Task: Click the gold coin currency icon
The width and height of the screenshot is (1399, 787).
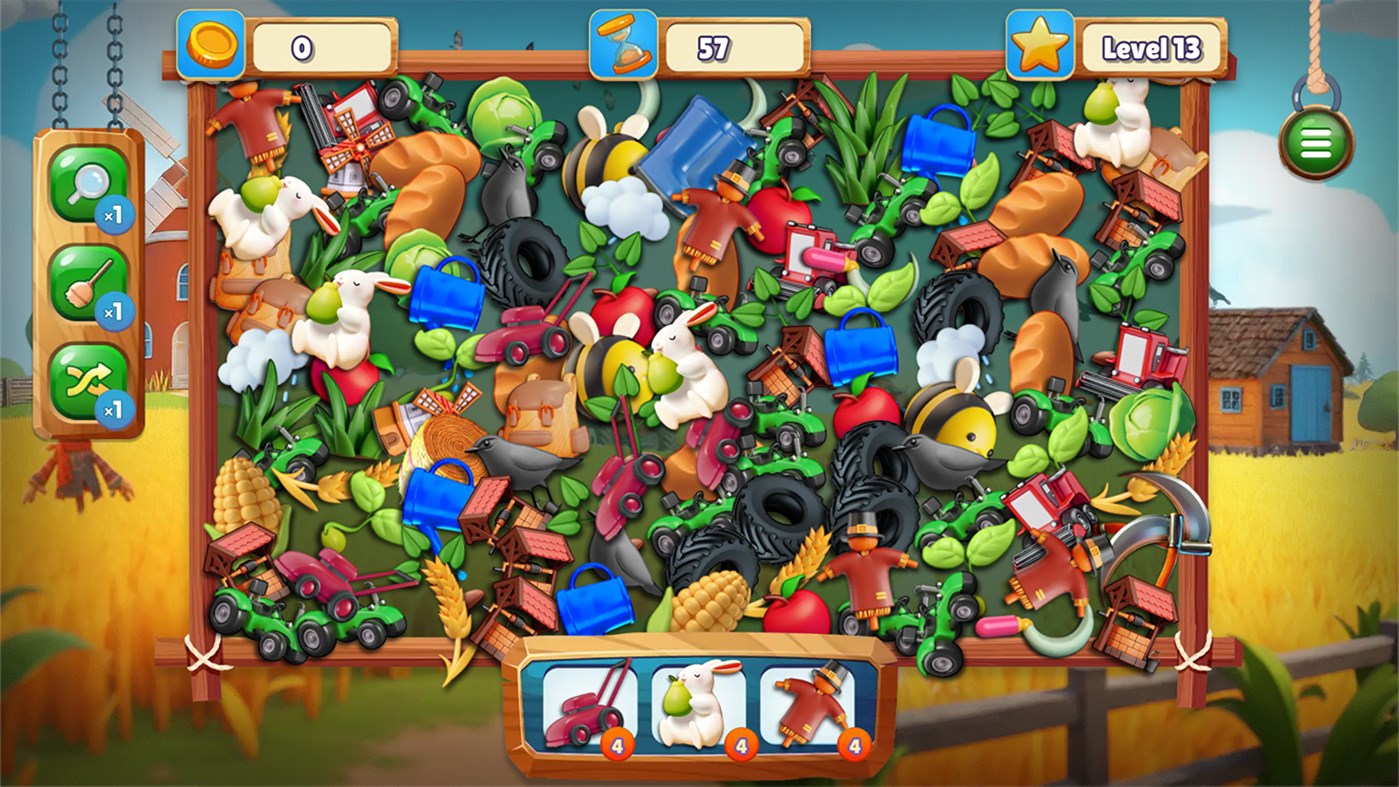Action: coord(213,44)
